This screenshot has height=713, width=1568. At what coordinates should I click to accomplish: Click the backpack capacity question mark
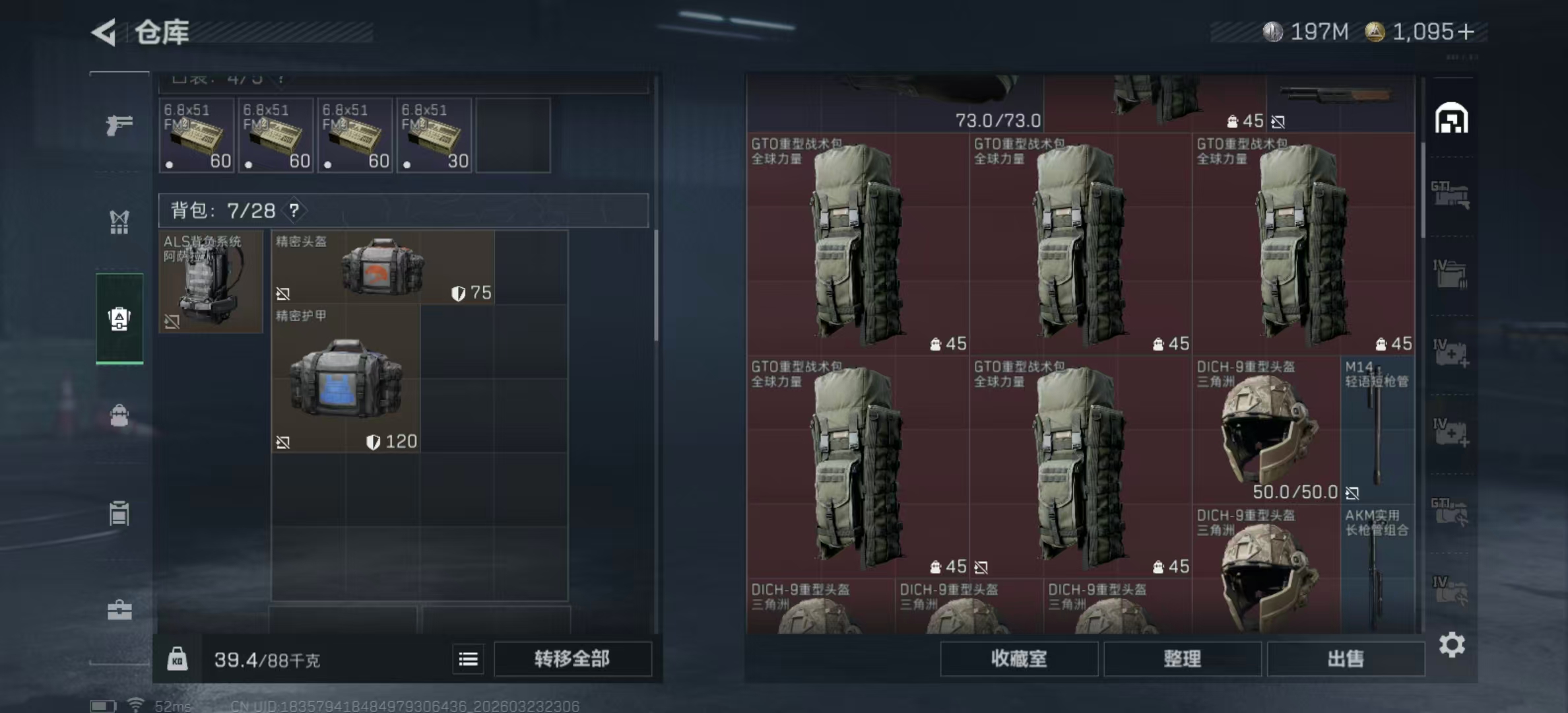click(294, 211)
